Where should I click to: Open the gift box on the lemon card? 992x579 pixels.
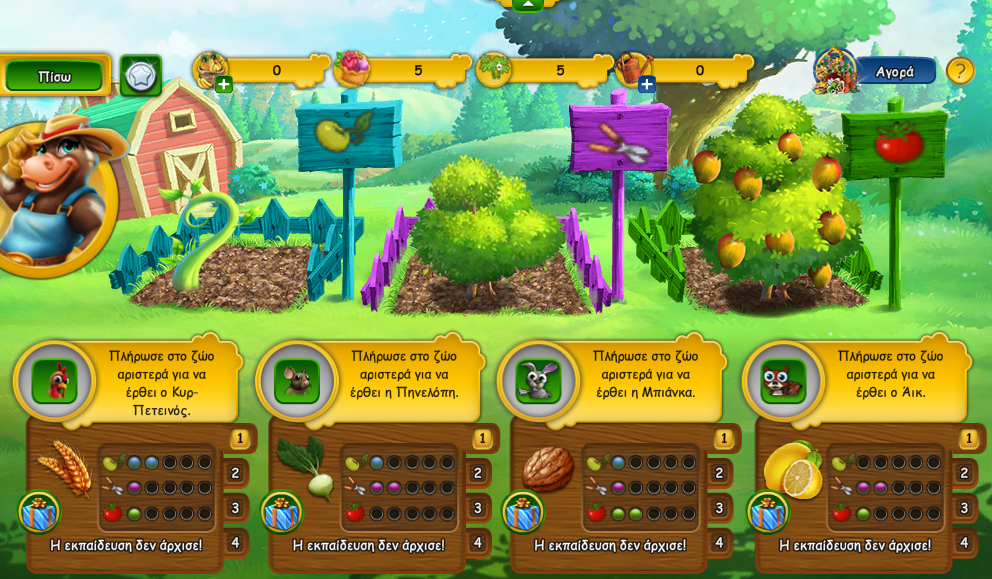click(768, 512)
